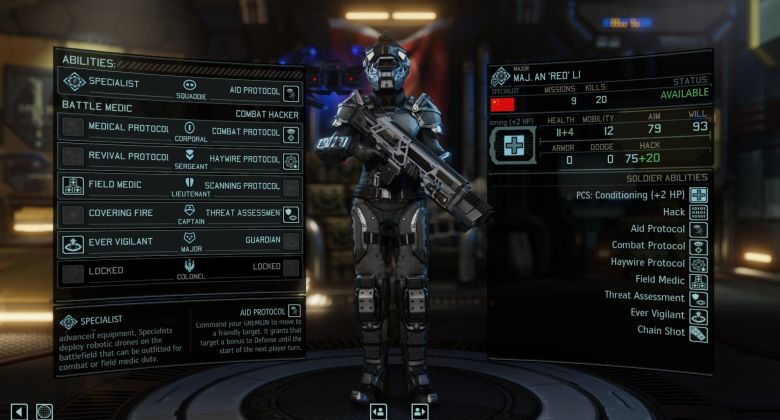780x420 pixels.
Task: Switch to the next soldier
Action: coord(419,410)
